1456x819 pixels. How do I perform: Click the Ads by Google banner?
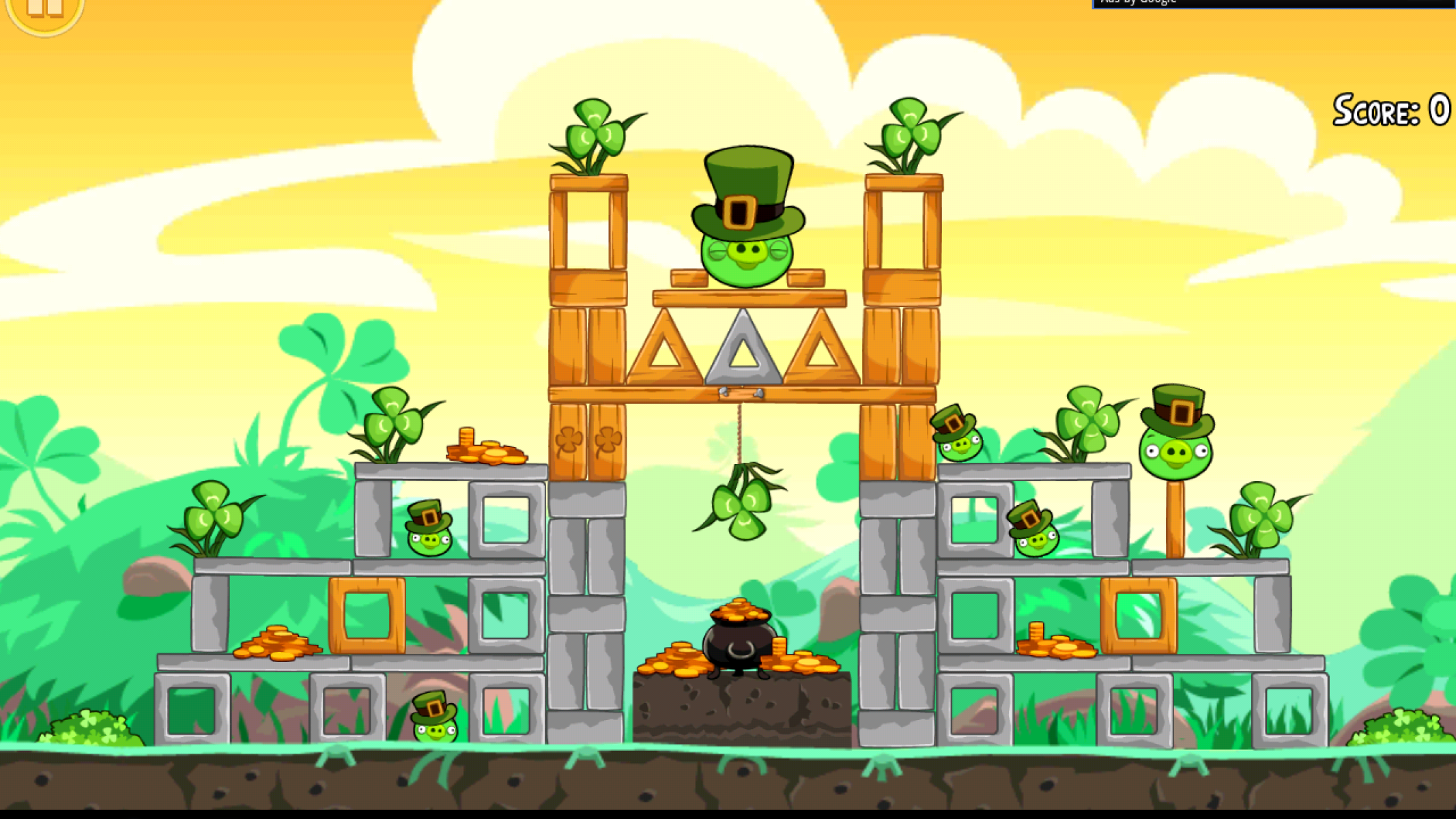(1272, 3)
